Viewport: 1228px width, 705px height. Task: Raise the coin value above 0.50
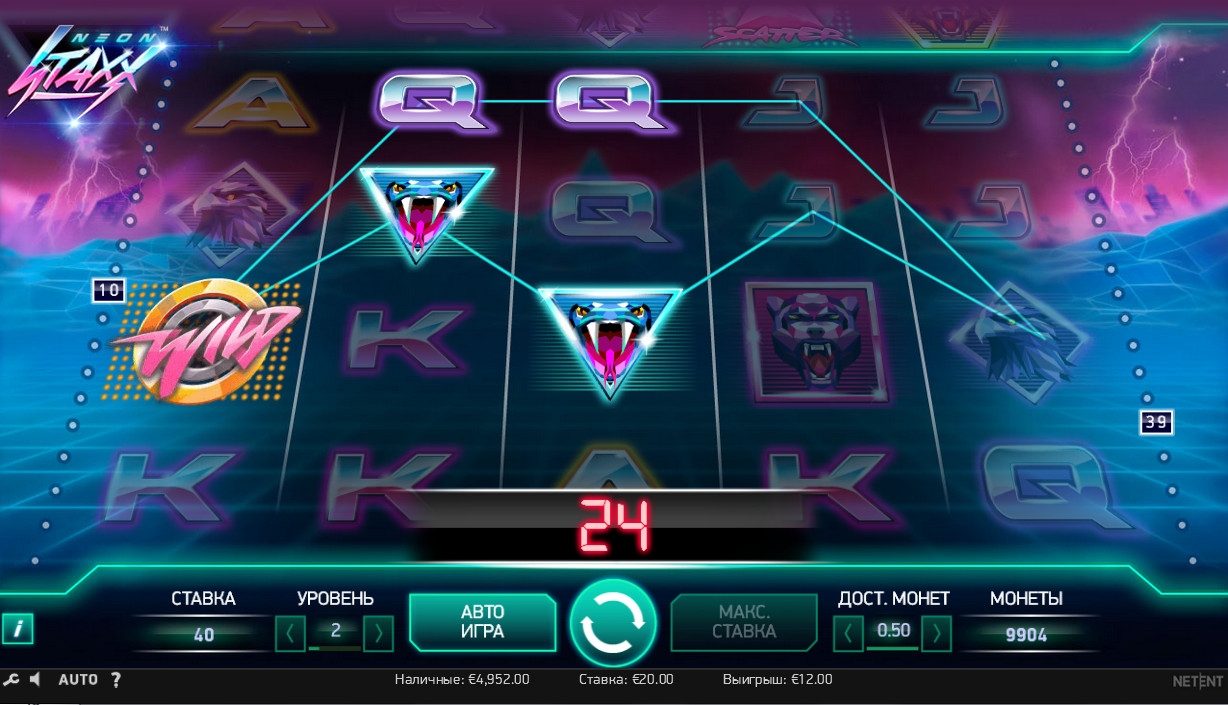pyautogui.click(x=937, y=632)
